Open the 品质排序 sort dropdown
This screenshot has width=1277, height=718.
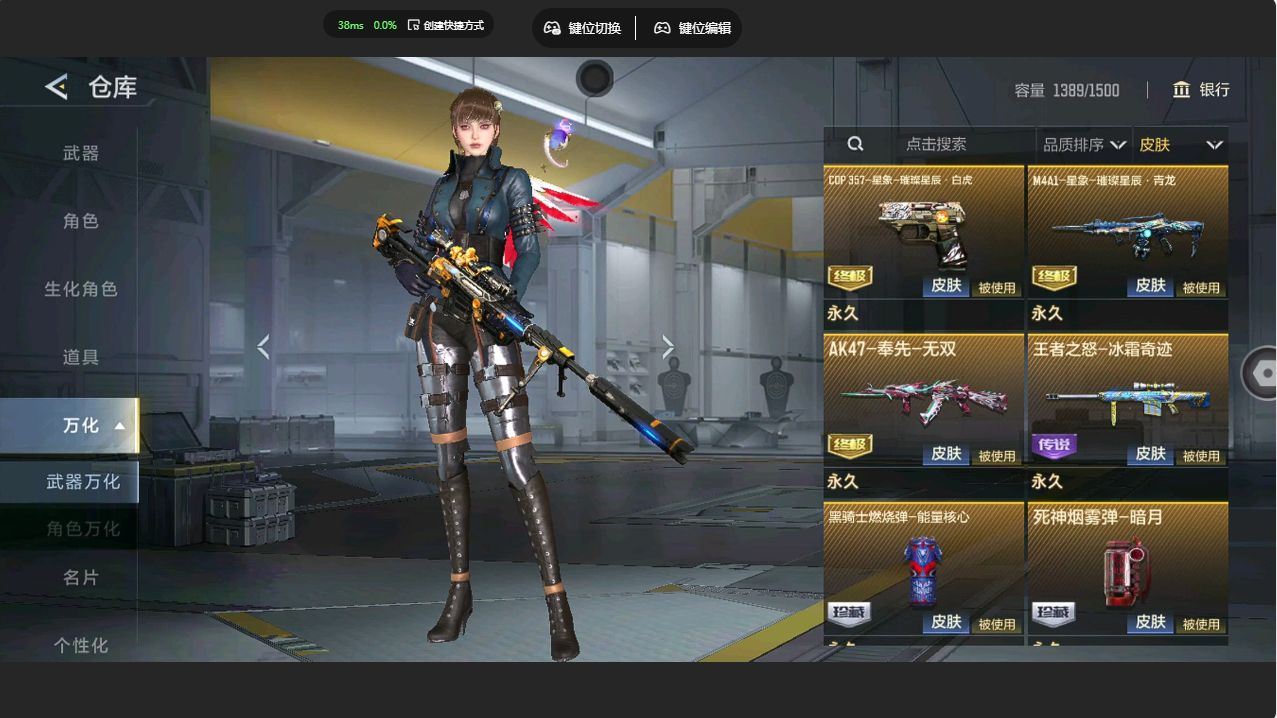point(1083,145)
